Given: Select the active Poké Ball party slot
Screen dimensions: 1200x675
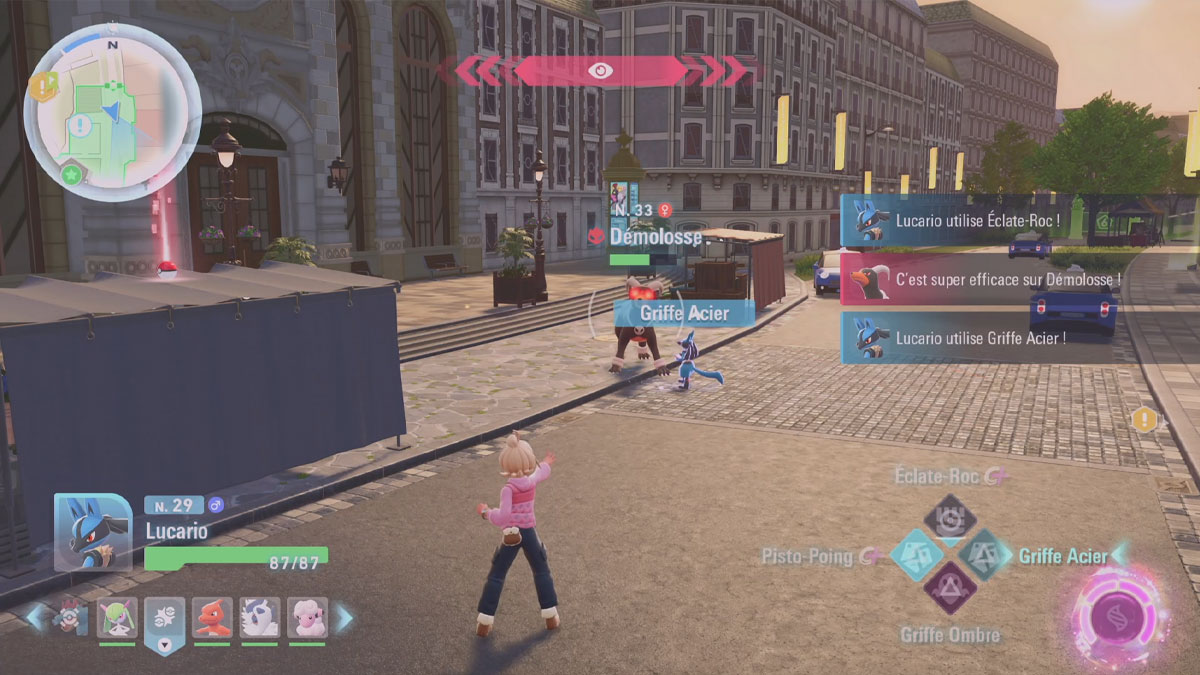Looking at the screenshot, I should pos(164,620).
